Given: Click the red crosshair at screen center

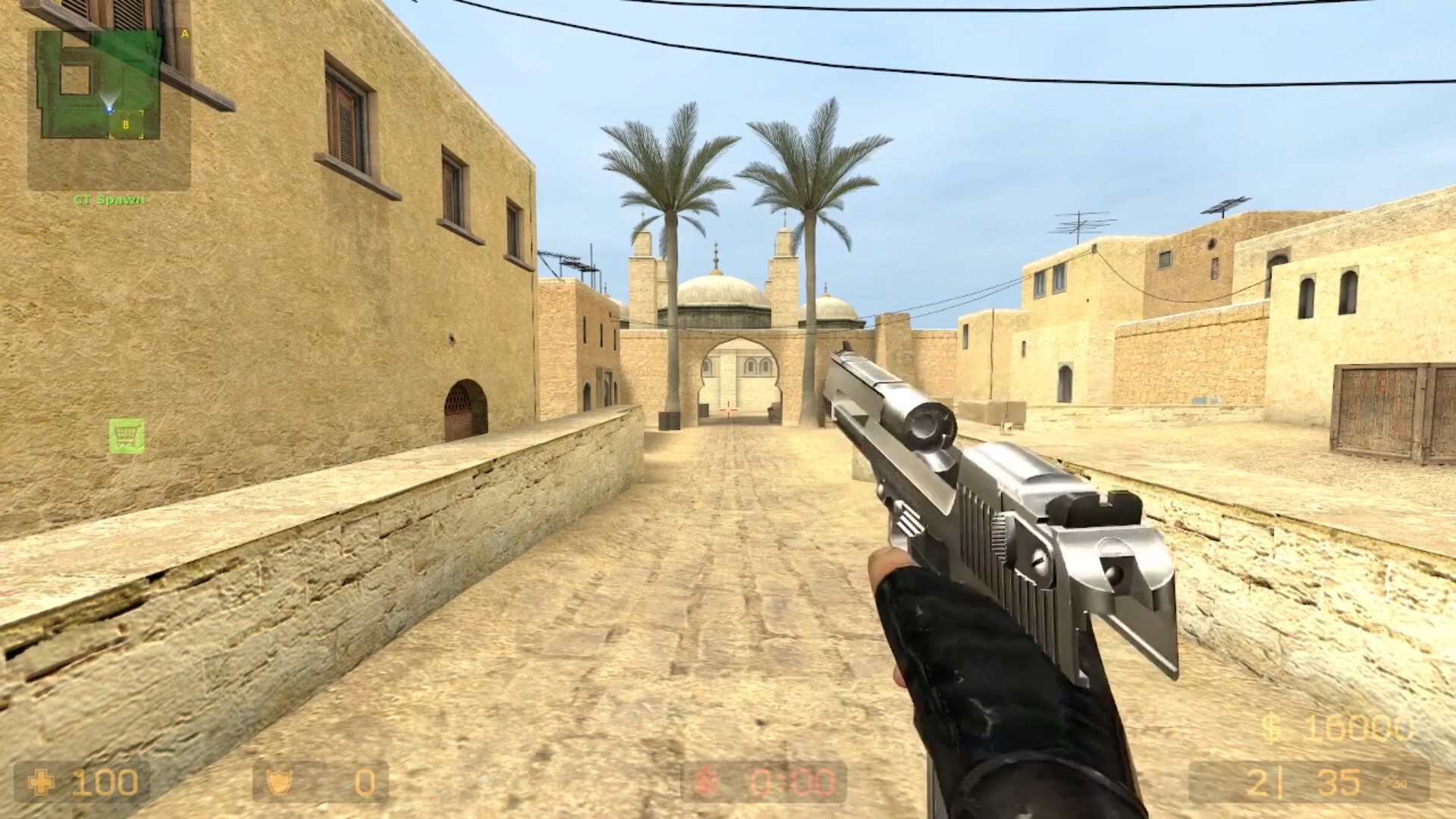Looking at the screenshot, I should (728, 409).
